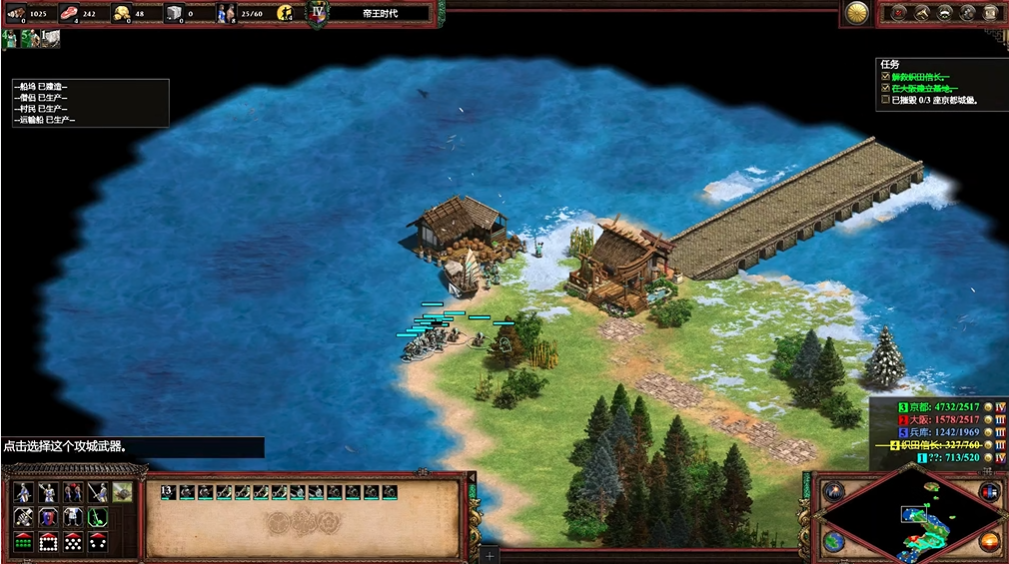Select the siege unit slot numbered 13

pos(168,492)
